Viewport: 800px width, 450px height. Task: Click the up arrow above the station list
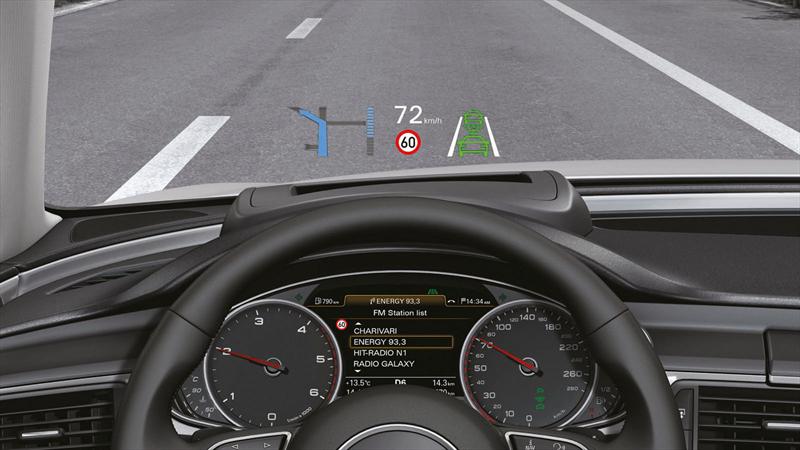click(x=357, y=322)
